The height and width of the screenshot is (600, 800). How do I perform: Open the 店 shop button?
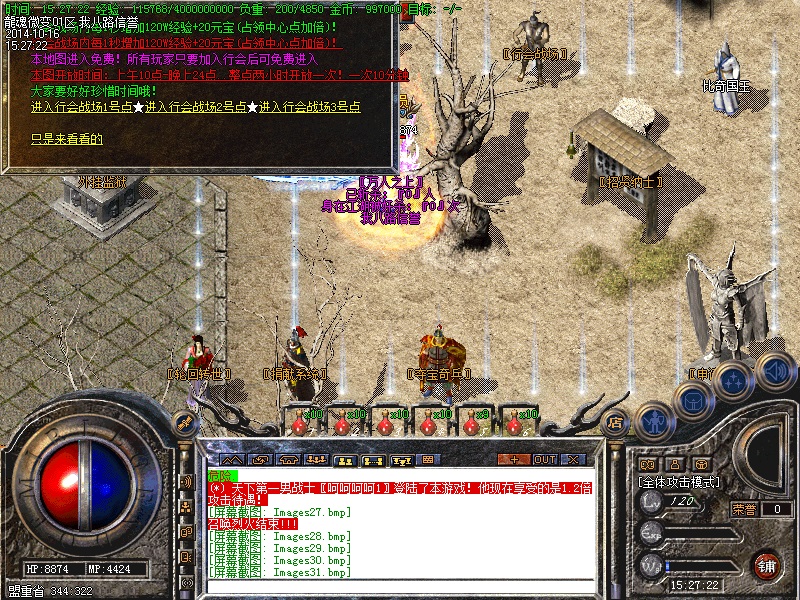pyautogui.click(x=616, y=422)
